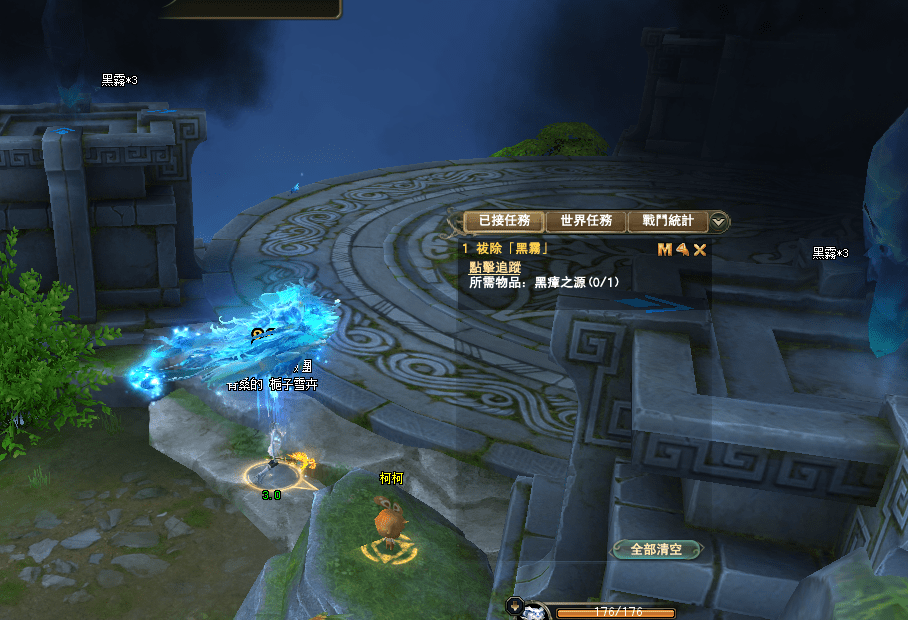Click the down-arrow button beside the pet portrait
This screenshot has height=620, width=908.
[515, 604]
